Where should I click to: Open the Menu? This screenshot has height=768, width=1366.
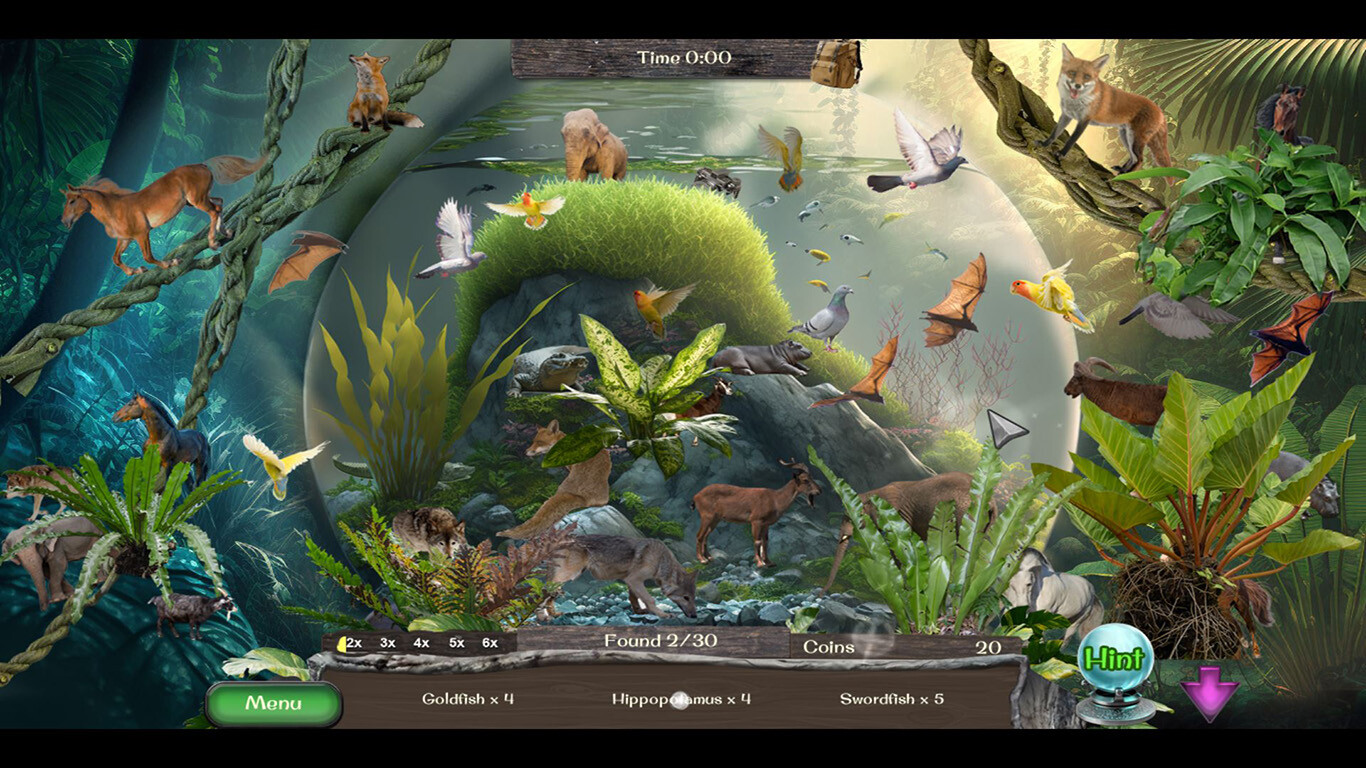pos(274,703)
